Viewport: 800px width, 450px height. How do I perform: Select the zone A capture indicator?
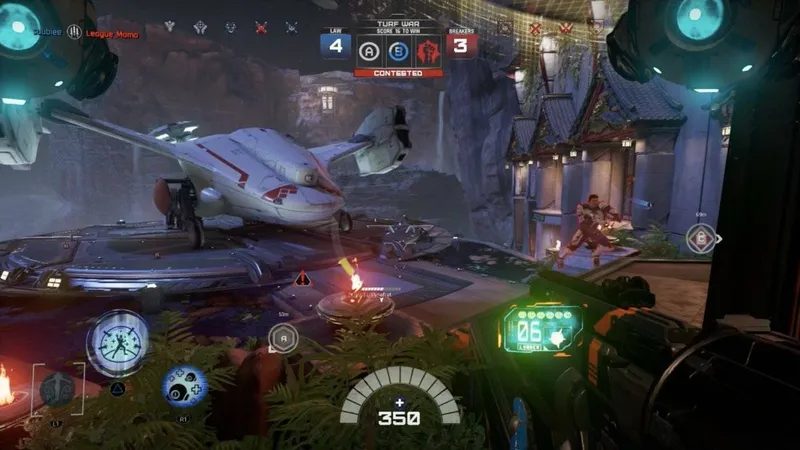click(369, 48)
